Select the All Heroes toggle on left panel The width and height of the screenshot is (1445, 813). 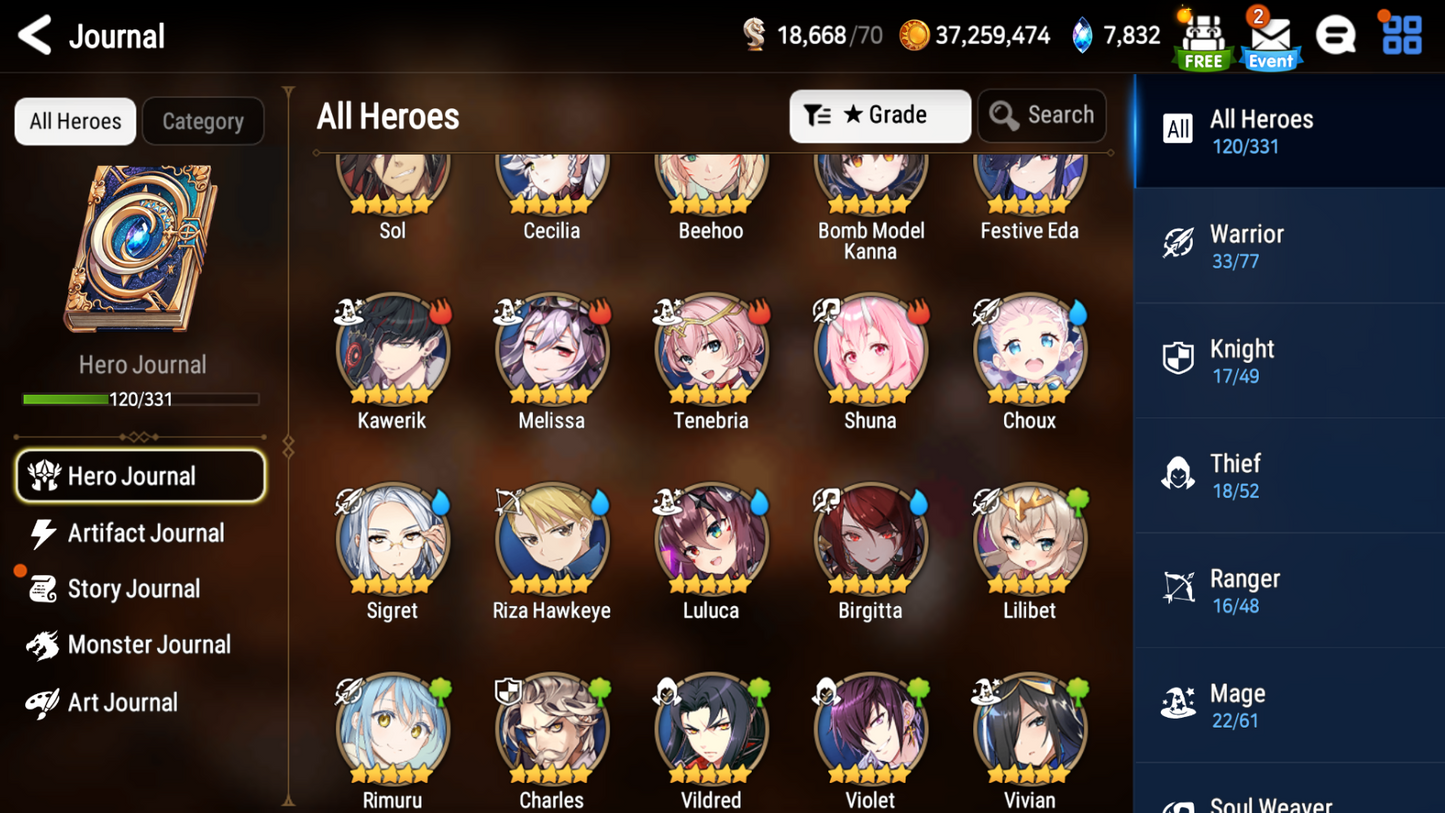coord(74,121)
